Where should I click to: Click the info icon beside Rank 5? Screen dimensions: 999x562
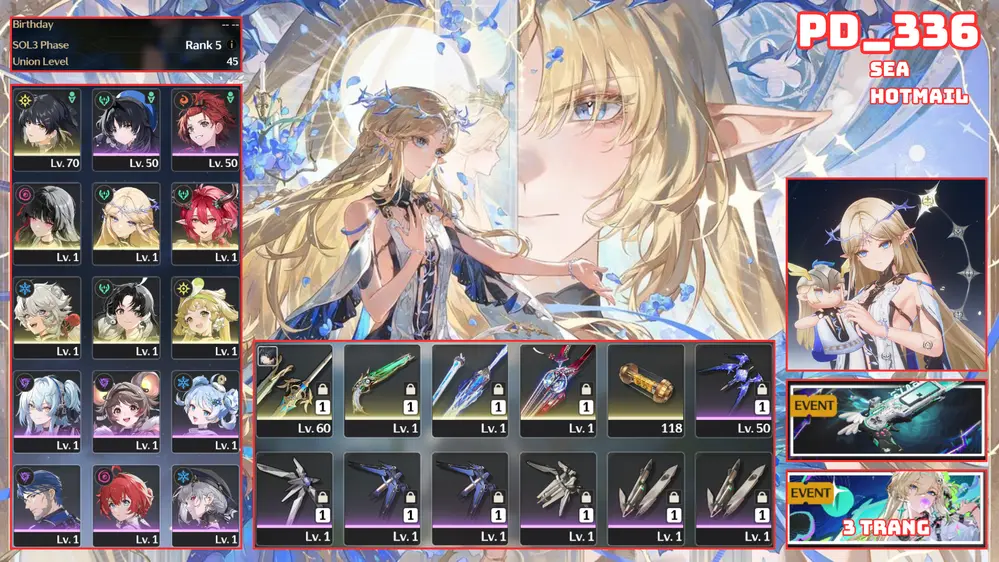tap(232, 45)
